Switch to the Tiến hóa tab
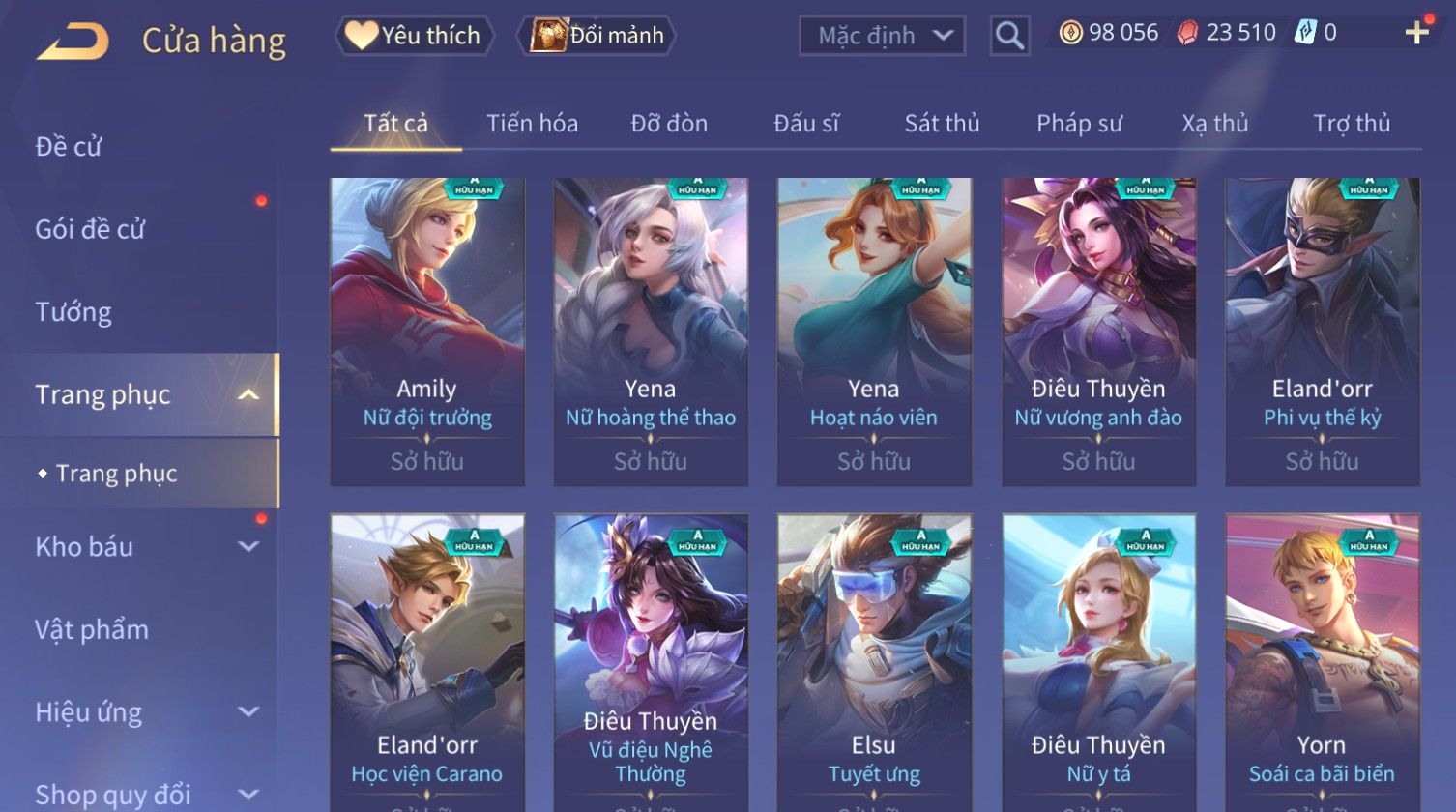 click(x=532, y=124)
